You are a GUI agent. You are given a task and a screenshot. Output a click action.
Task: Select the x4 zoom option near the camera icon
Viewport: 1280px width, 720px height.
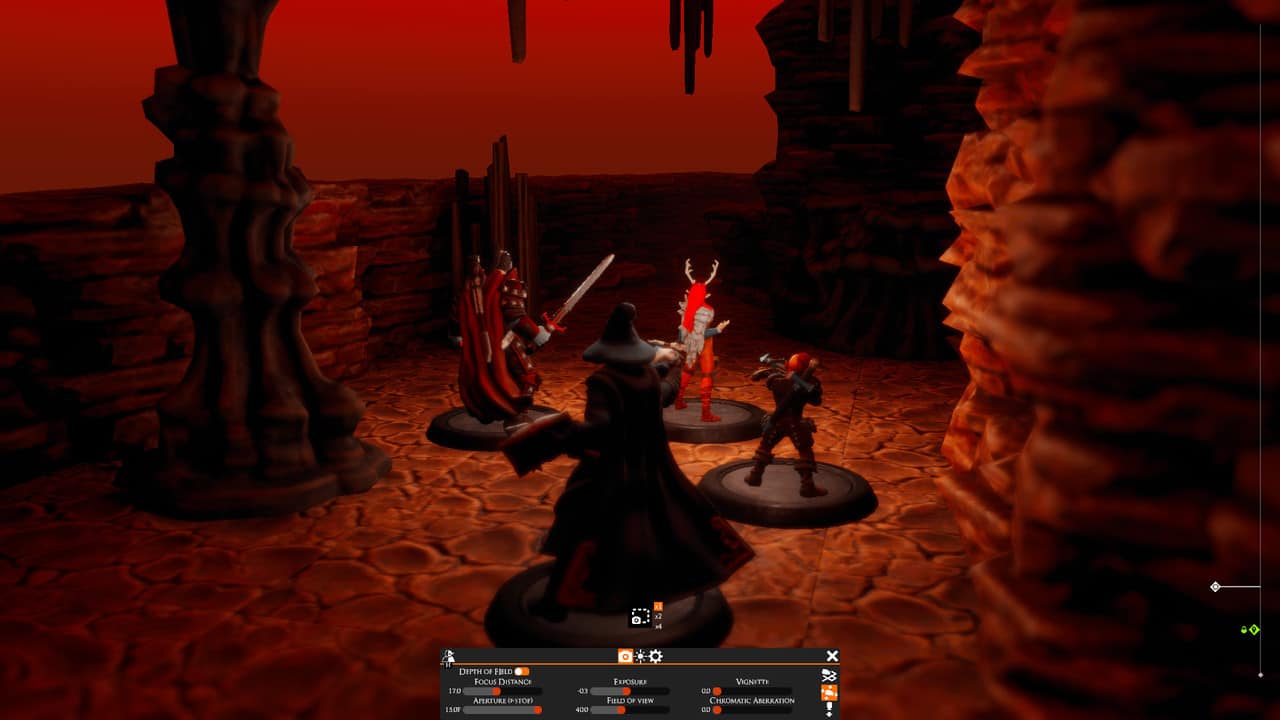[x=658, y=626]
